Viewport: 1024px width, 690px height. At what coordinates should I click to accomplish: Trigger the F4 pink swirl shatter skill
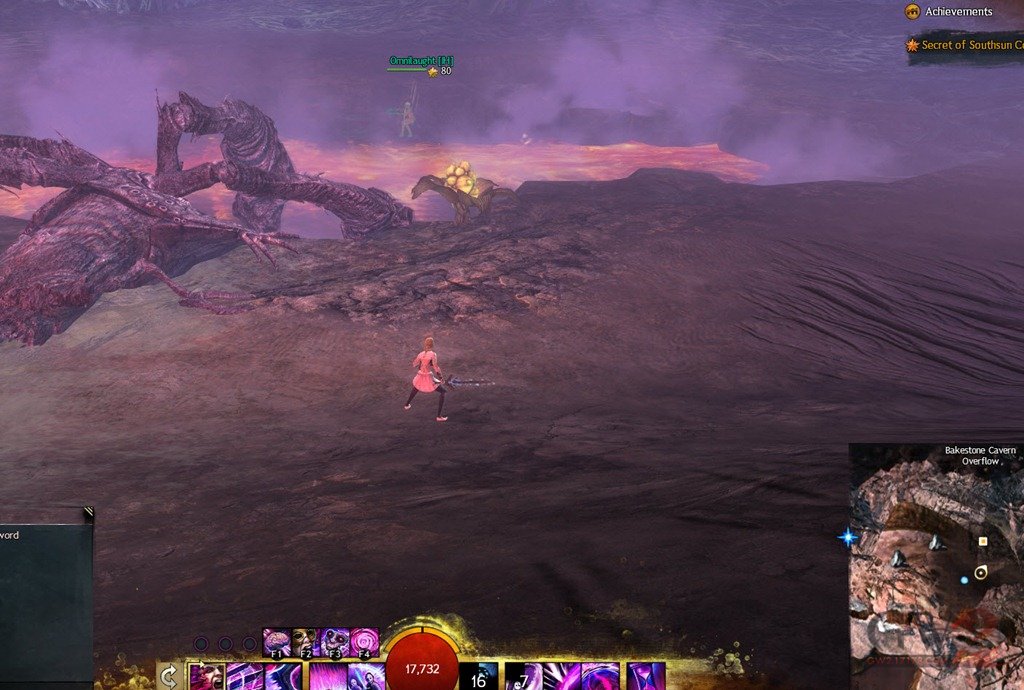coord(365,642)
